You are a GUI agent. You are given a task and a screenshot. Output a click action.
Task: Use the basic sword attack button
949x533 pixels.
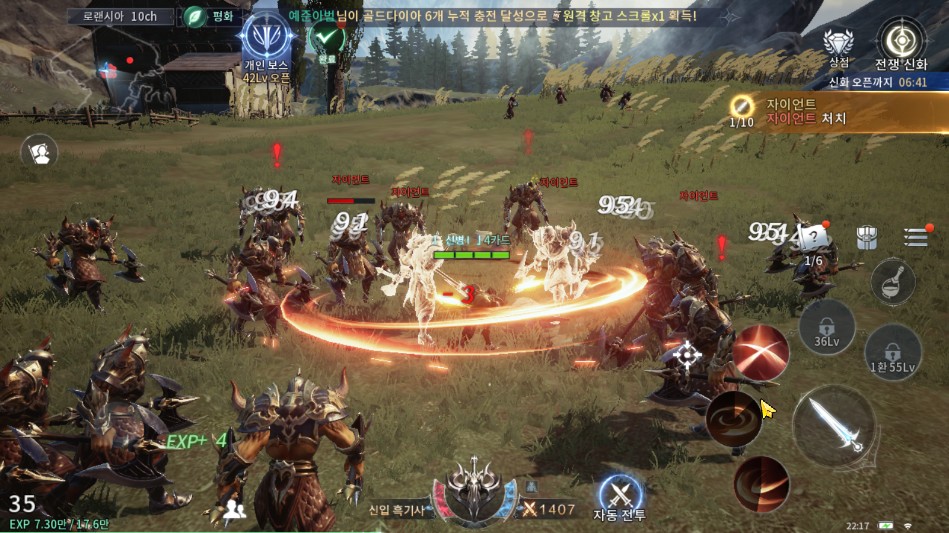coord(833,428)
